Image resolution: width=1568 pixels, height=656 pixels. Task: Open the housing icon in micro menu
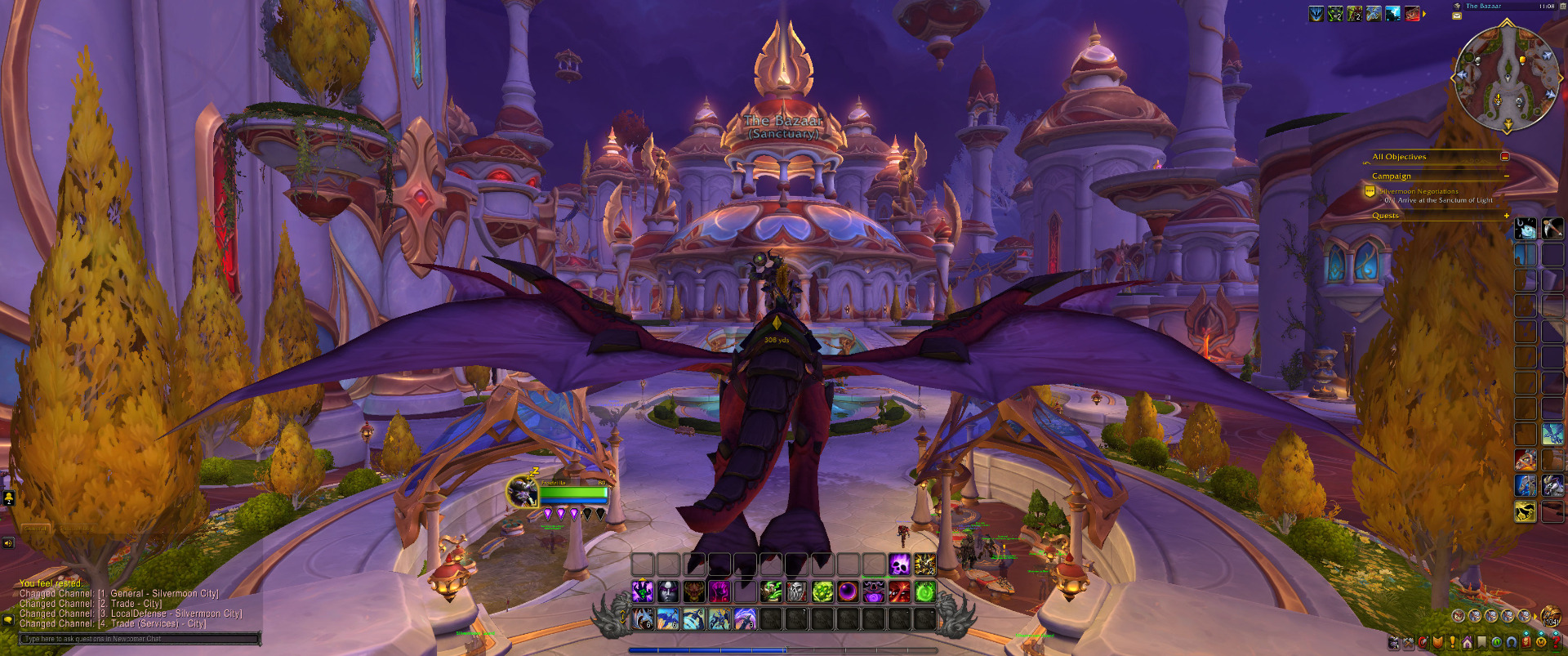click(1468, 643)
